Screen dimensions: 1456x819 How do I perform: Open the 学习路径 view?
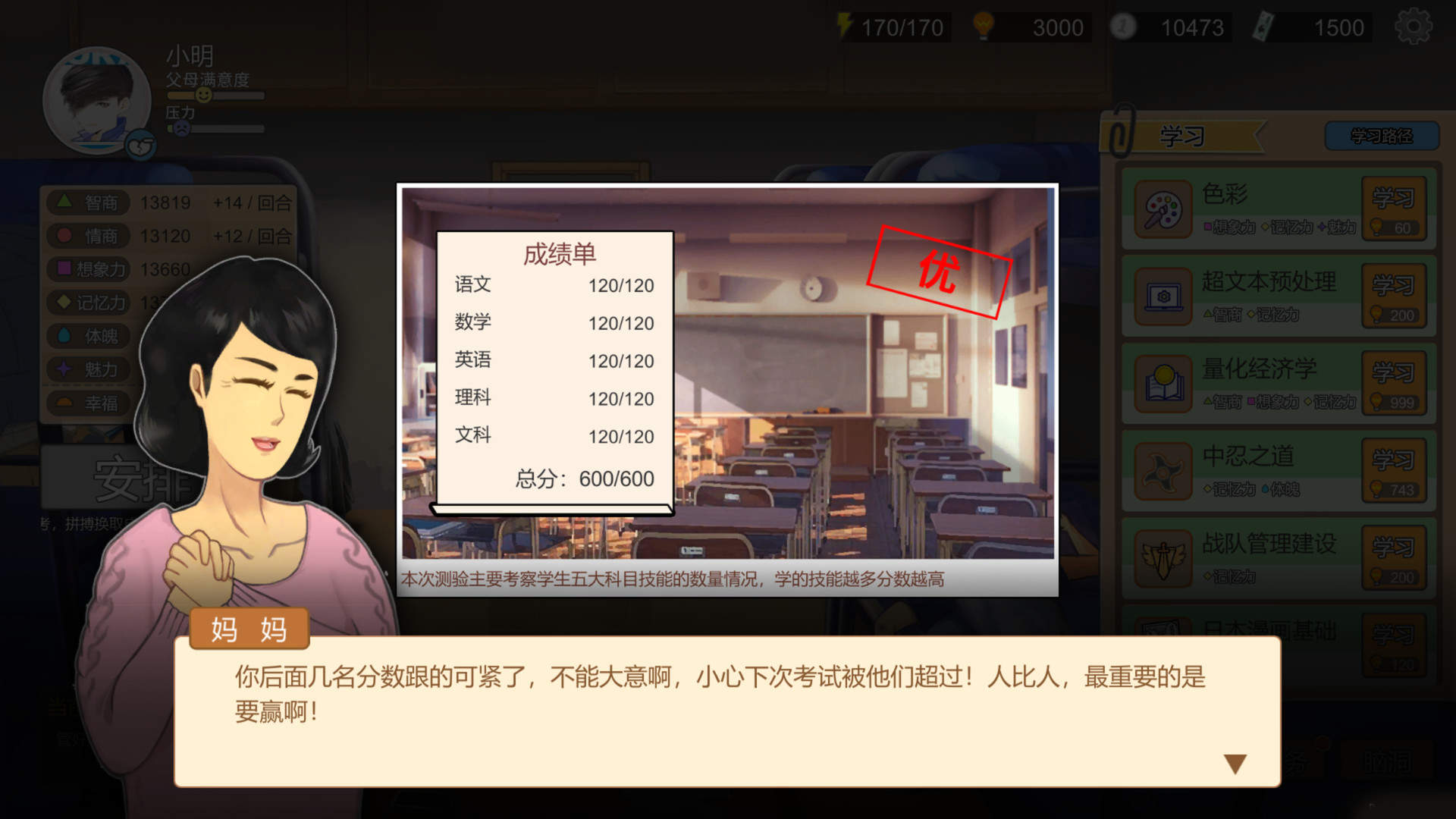click(x=1382, y=133)
